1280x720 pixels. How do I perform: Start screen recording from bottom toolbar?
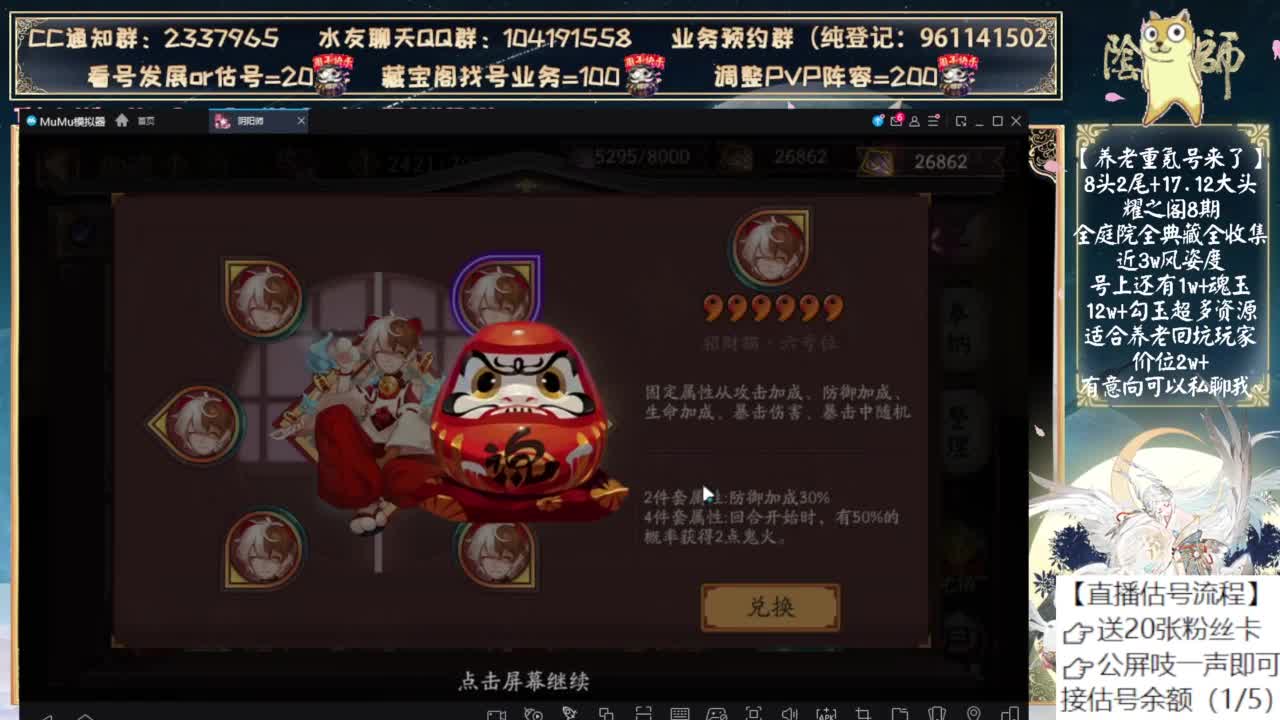click(495, 712)
